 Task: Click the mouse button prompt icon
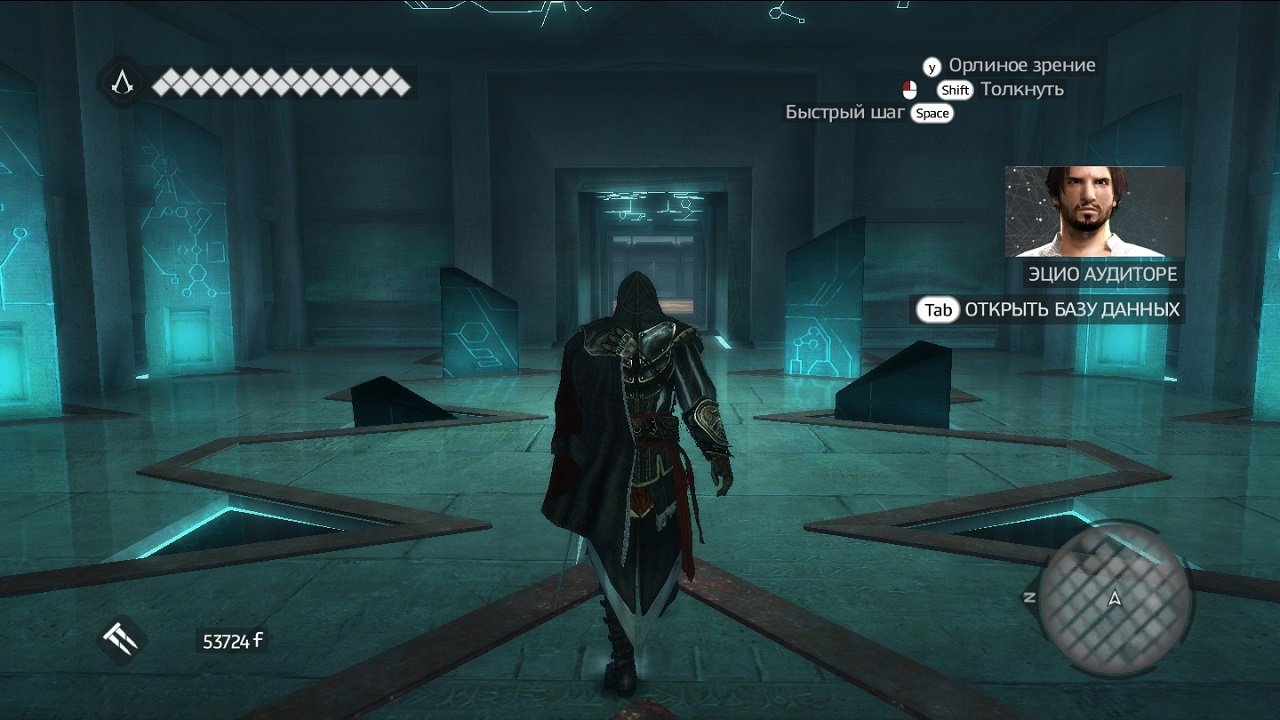(911, 89)
